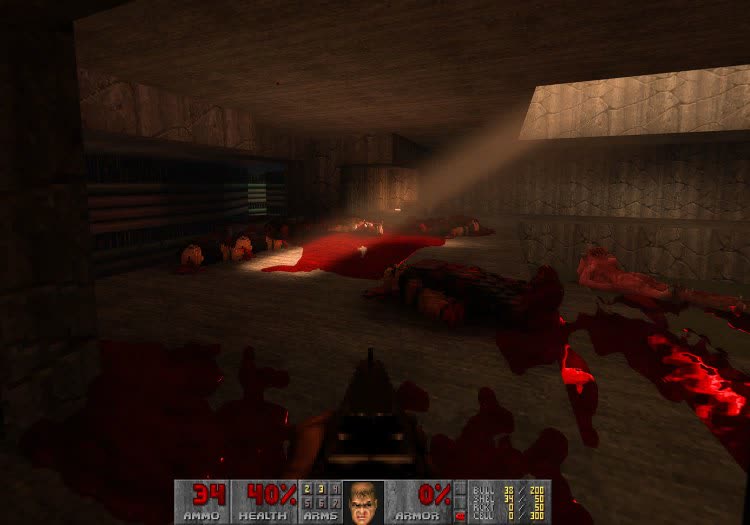Viewport: 750px width, 525px height.
Task: Select weapon slot 6 in the Arms panel
Action: tap(320, 503)
